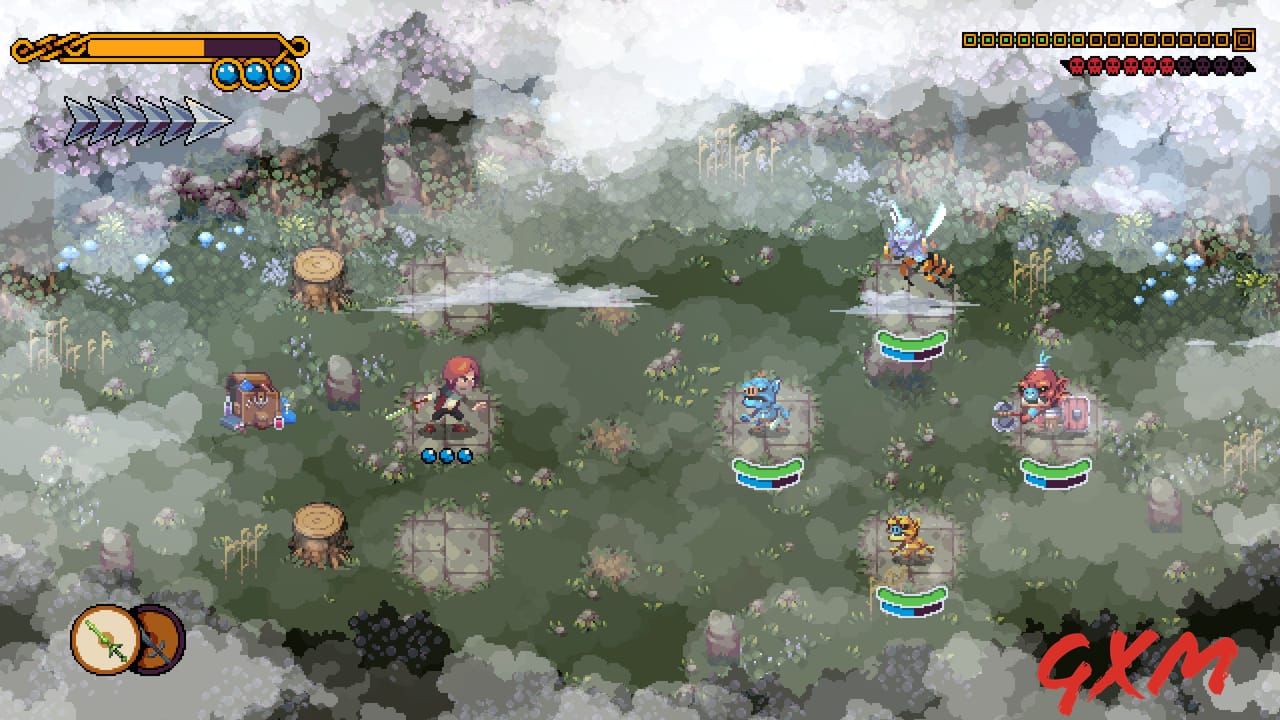
Task: Click the rightmost blue mana orb
Action: tap(284, 74)
